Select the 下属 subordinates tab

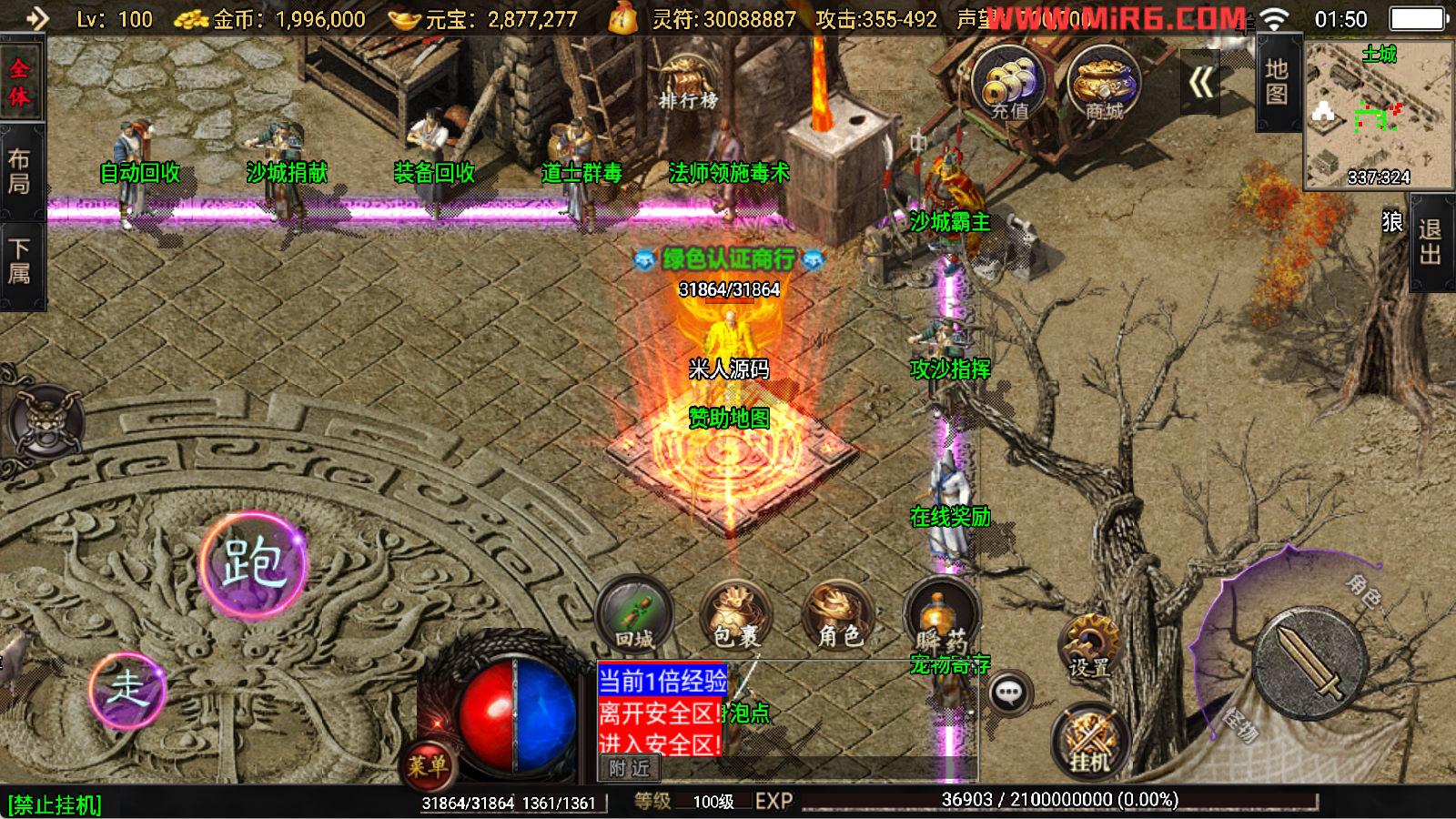tap(20, 261)
